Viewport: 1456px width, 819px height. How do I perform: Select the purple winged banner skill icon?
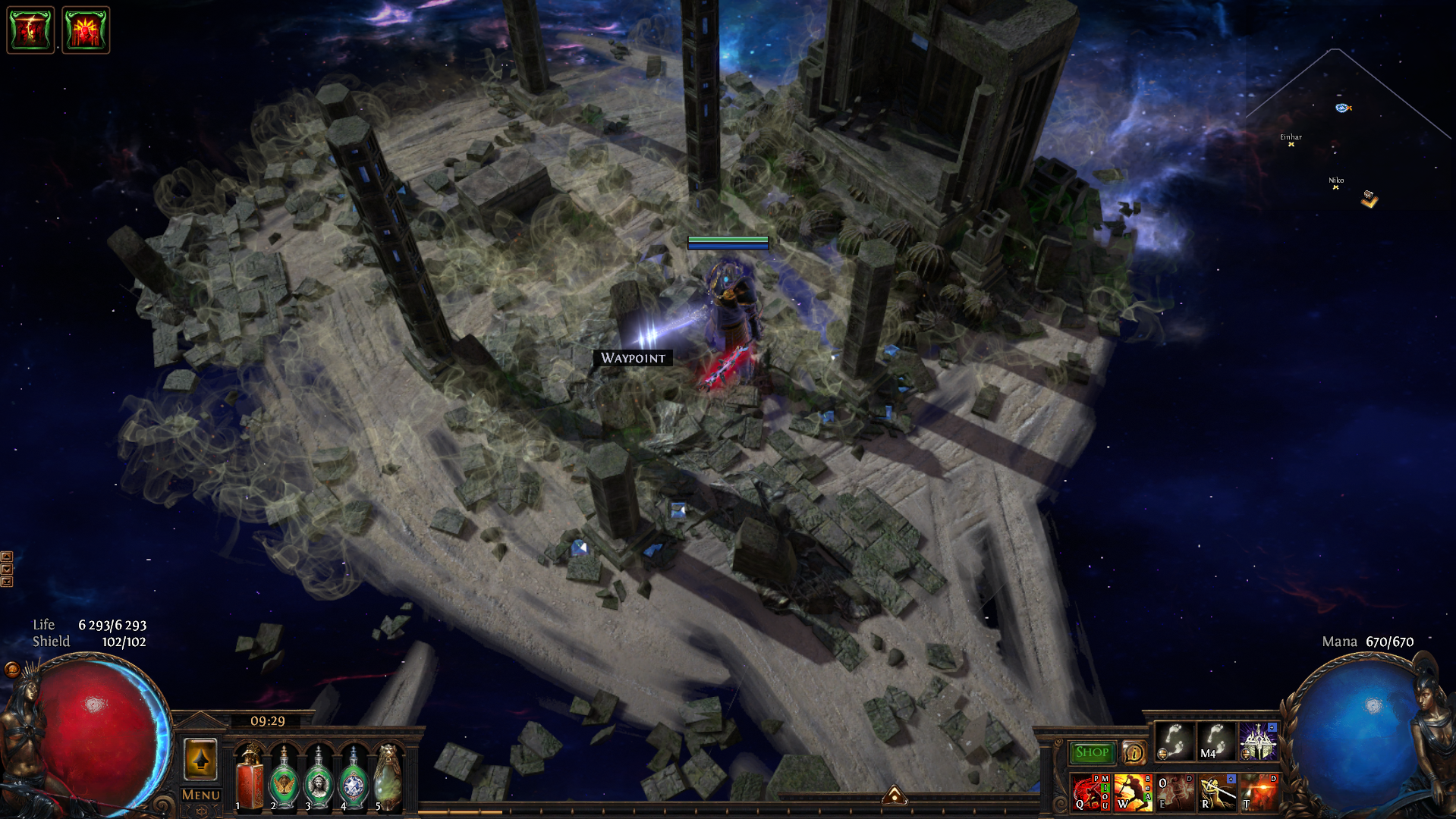(x=1258, y=741)
